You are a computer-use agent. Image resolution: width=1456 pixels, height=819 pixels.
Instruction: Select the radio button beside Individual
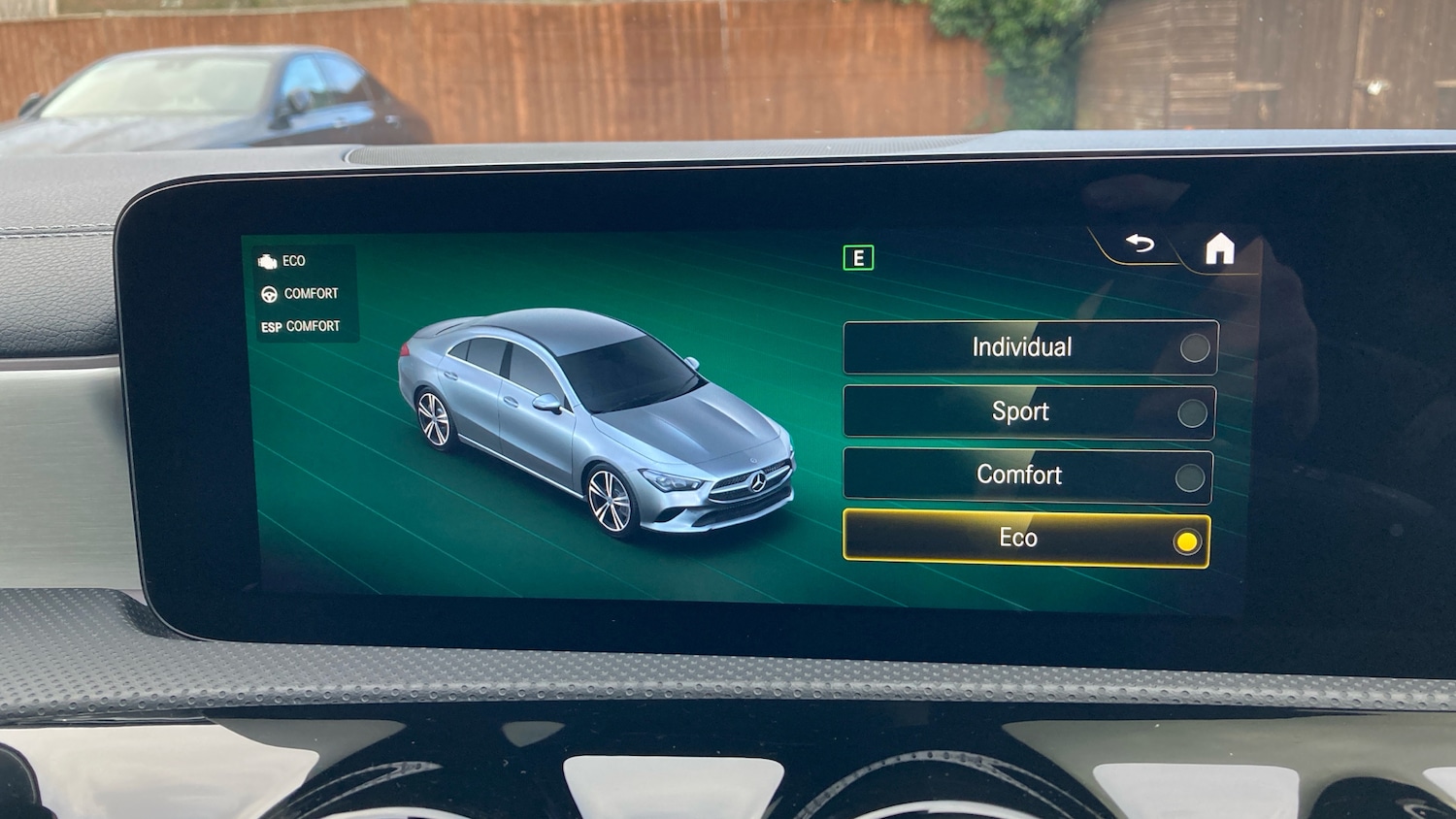point(1193,348)
